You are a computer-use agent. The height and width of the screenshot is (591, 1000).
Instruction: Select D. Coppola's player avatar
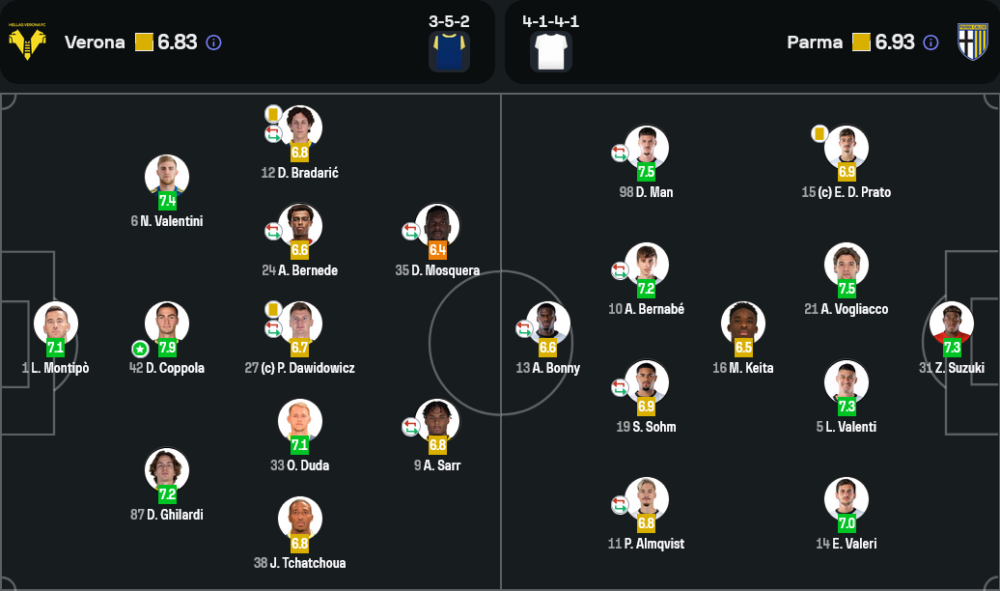click(x=167, y=324)
